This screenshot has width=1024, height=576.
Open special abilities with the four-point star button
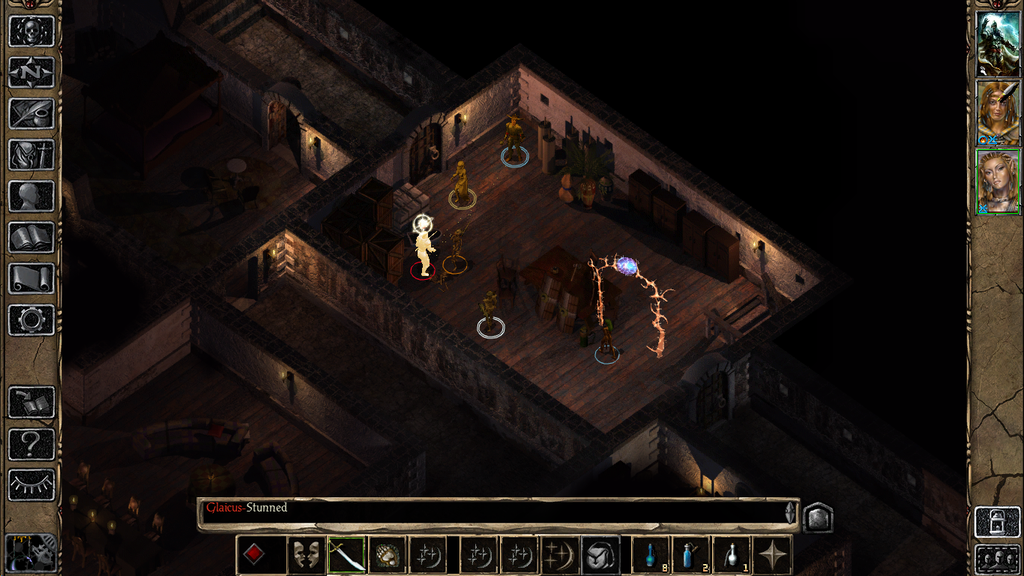773,555
